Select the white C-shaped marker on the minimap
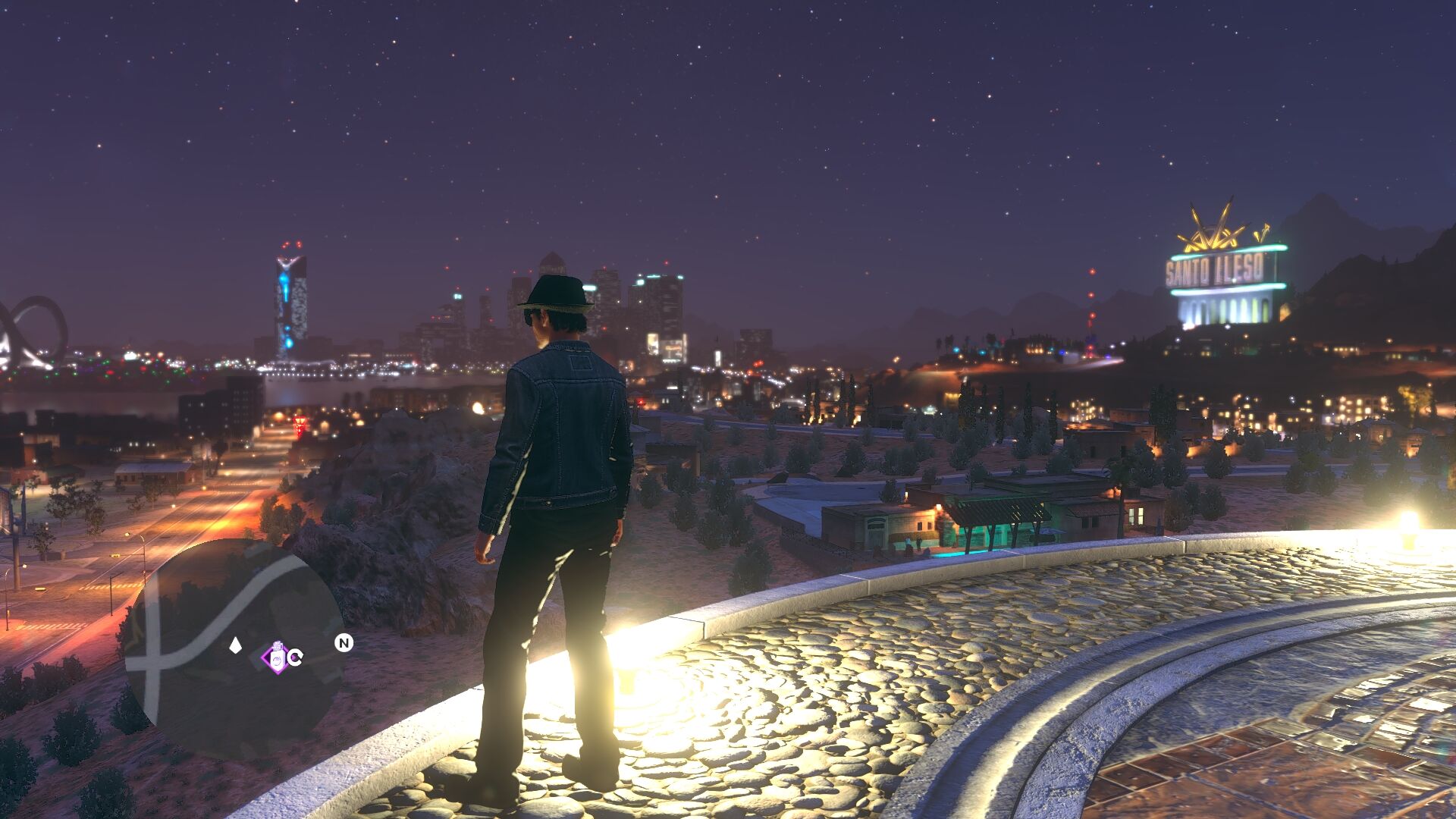Image resolution: width=1456 pixels, height=819 pixels. 295,657
